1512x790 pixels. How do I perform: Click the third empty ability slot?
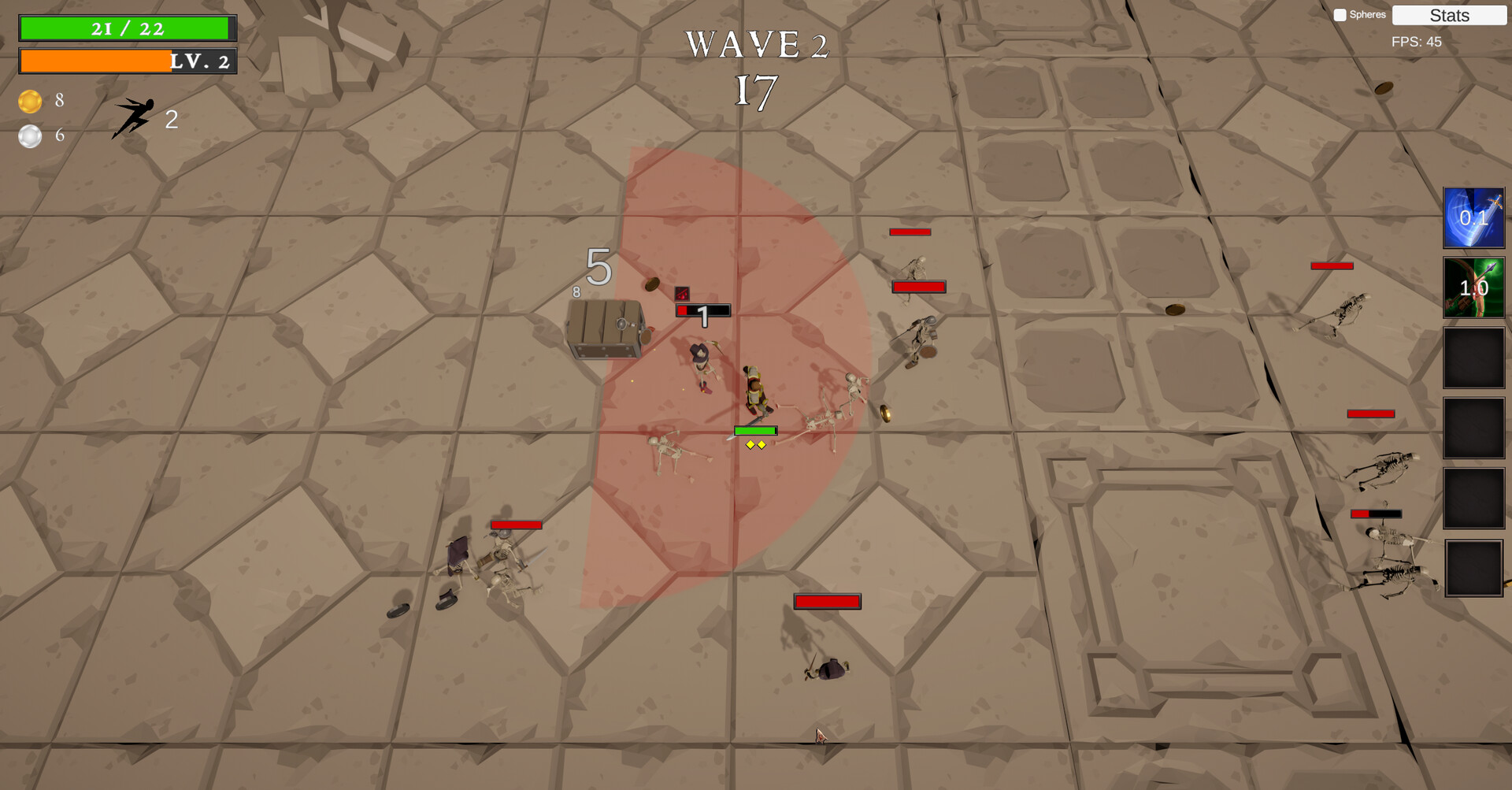(x=1473, y=358)
